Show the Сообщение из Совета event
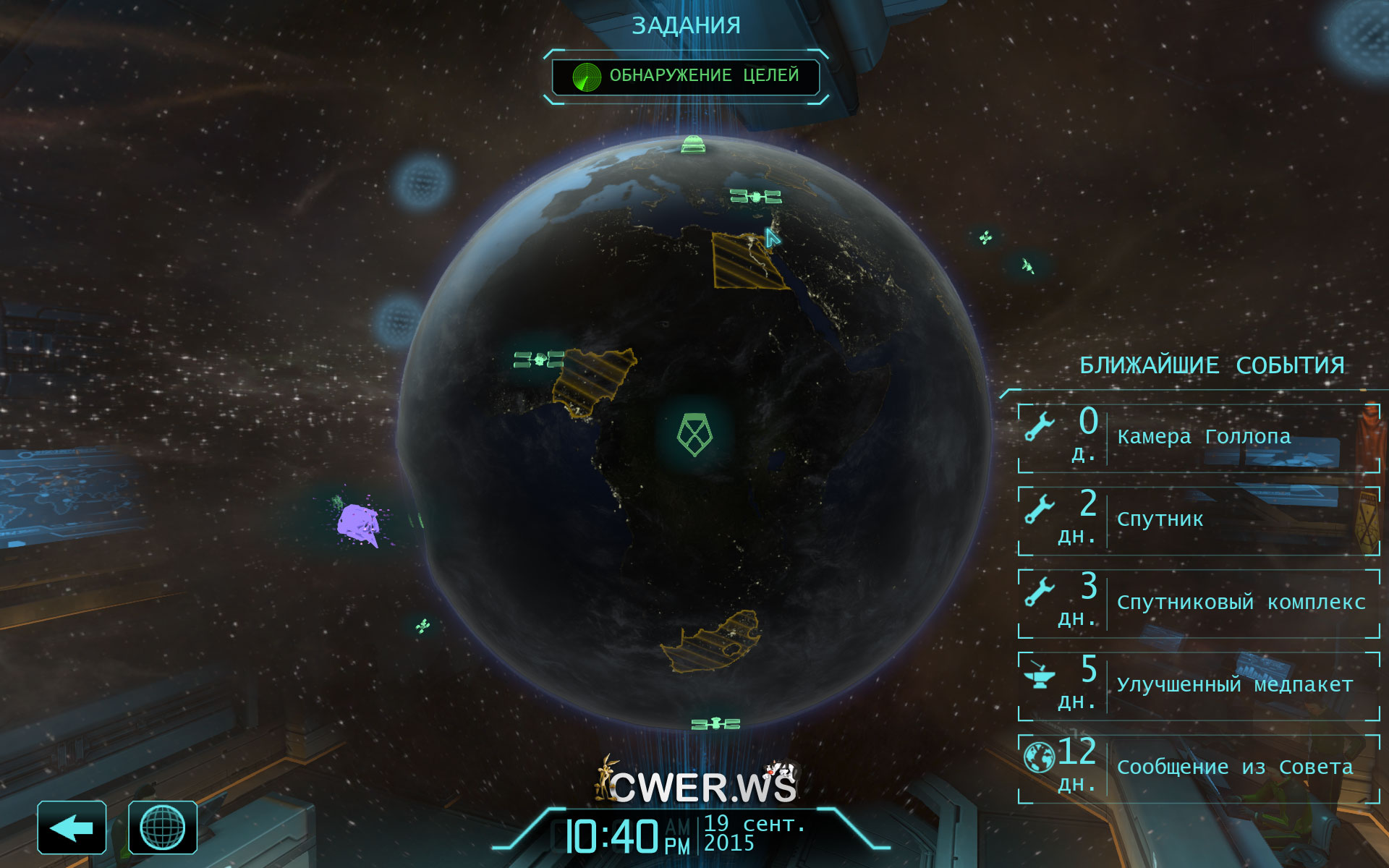This screenshot has width=1389, height=868. pyautogui.click(x=1199, y=768)
